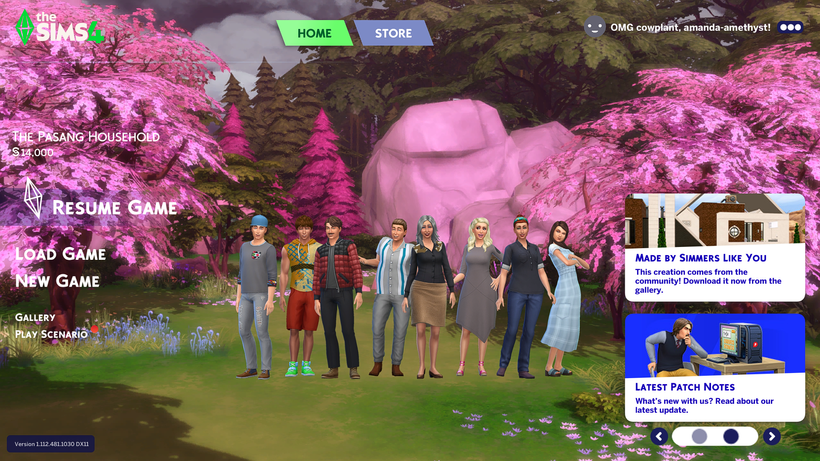Click the player avatar smiley icon
This screenshot has width=820, height=461.
(x=595, y=27)
